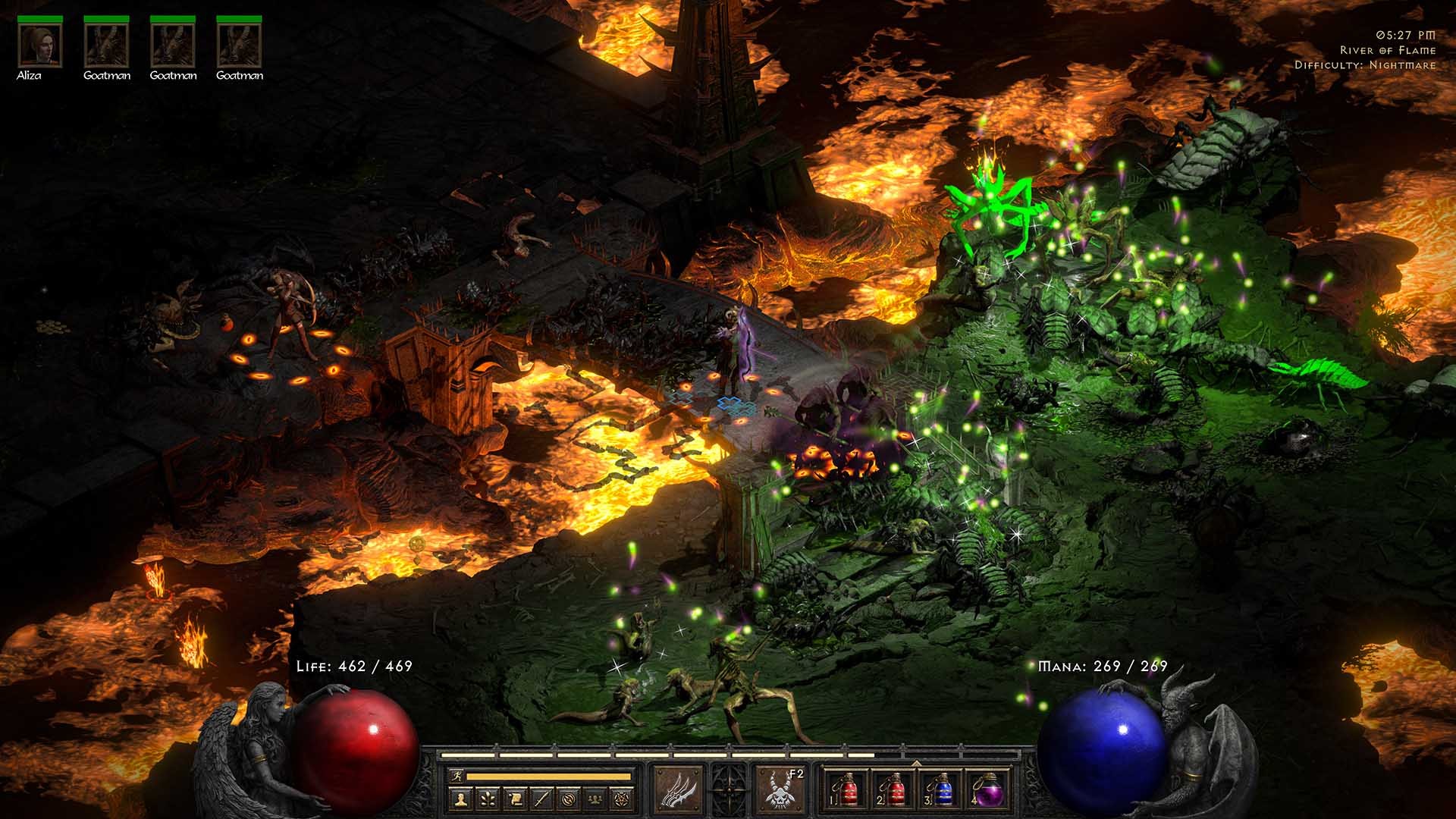Toggle the run/walk button
The width and height of the screenshot is (1456, 819).
pyautogui.click(x=457, y=777)
